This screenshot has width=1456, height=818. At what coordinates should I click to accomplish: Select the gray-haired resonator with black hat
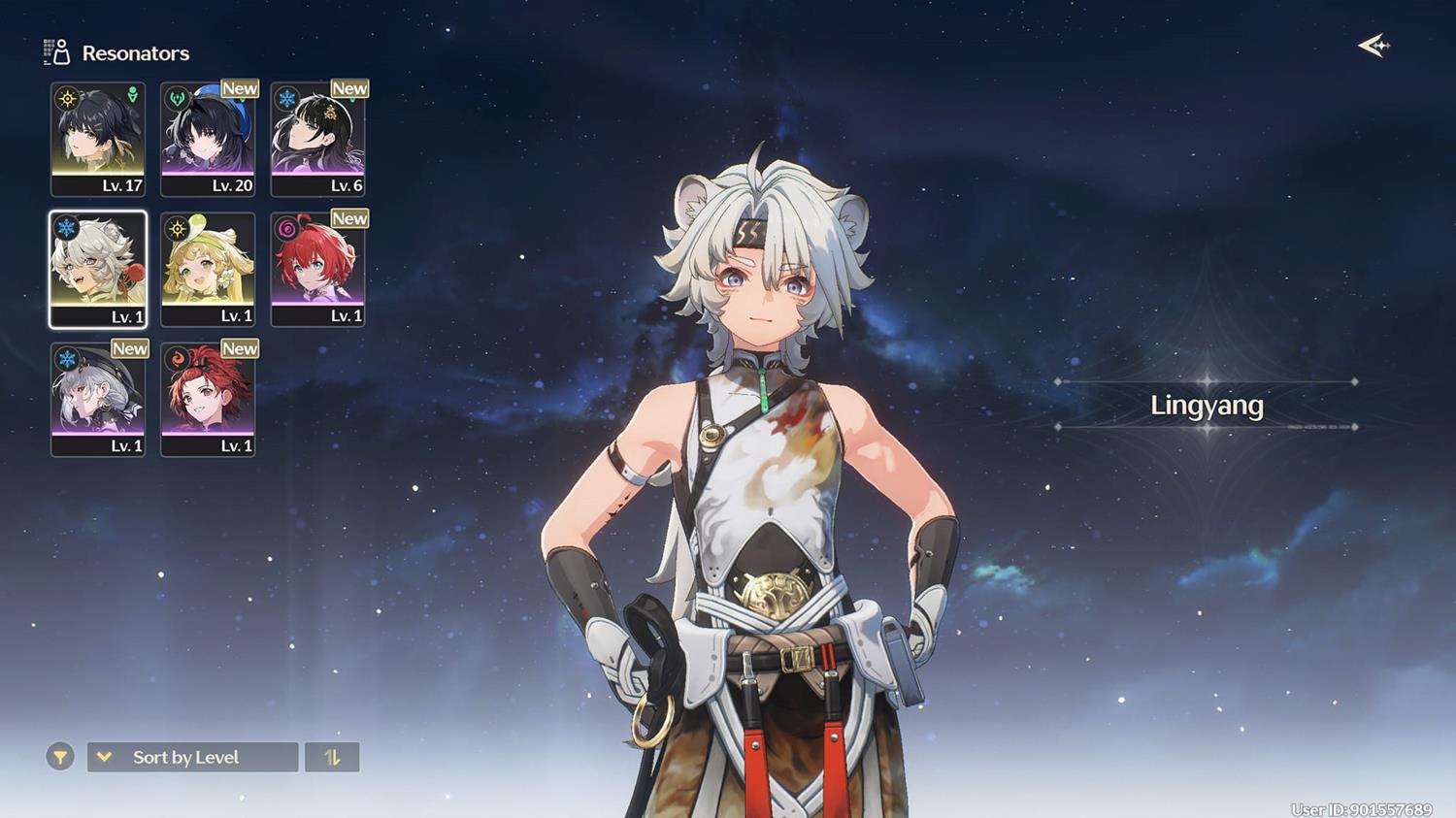pyautogui.click(x=98, y=399)
